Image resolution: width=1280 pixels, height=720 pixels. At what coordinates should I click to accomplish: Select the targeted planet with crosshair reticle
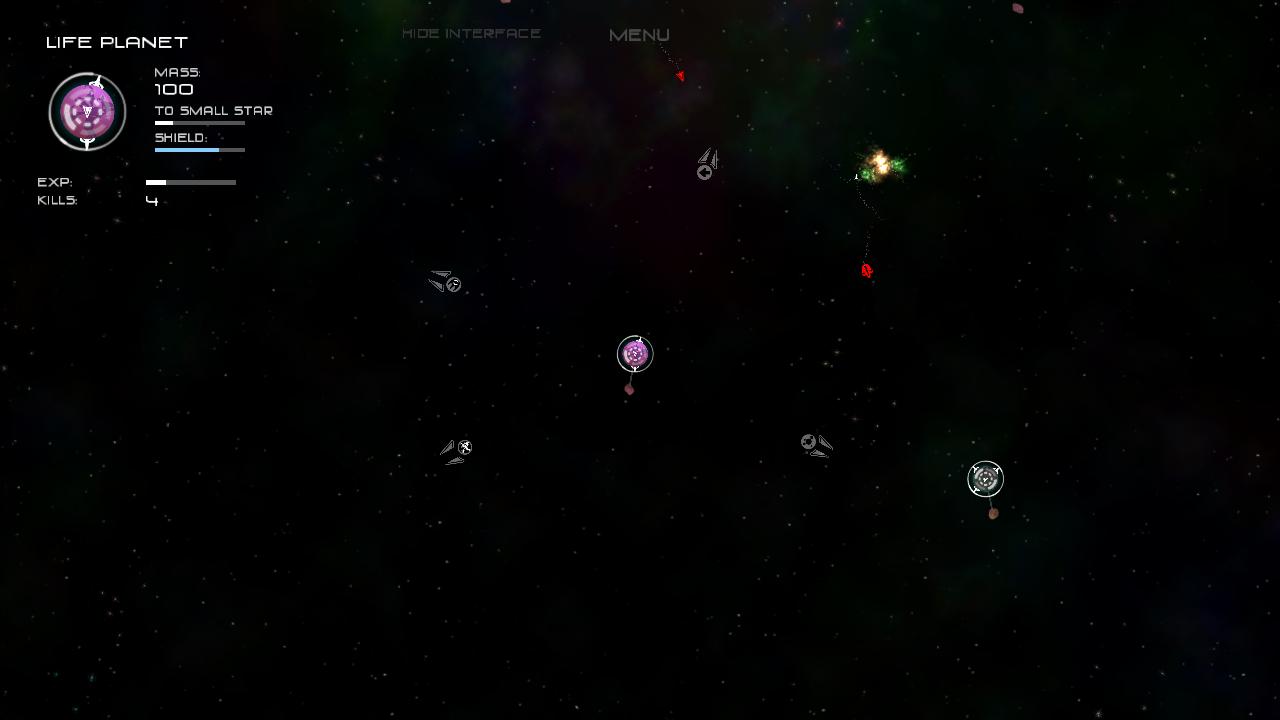point(985,479)
